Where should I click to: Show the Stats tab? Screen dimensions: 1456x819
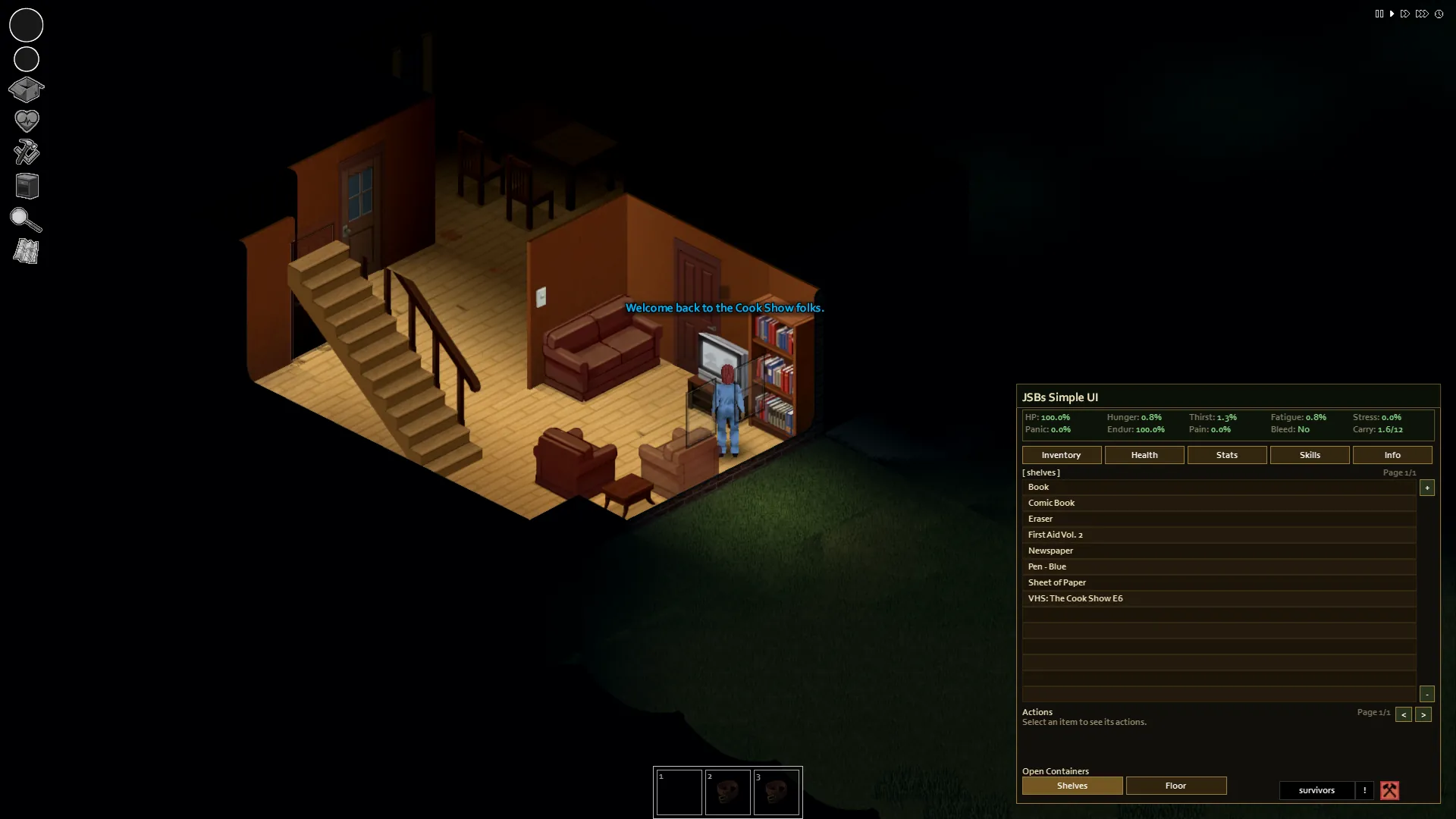(x=1226, y=455)
